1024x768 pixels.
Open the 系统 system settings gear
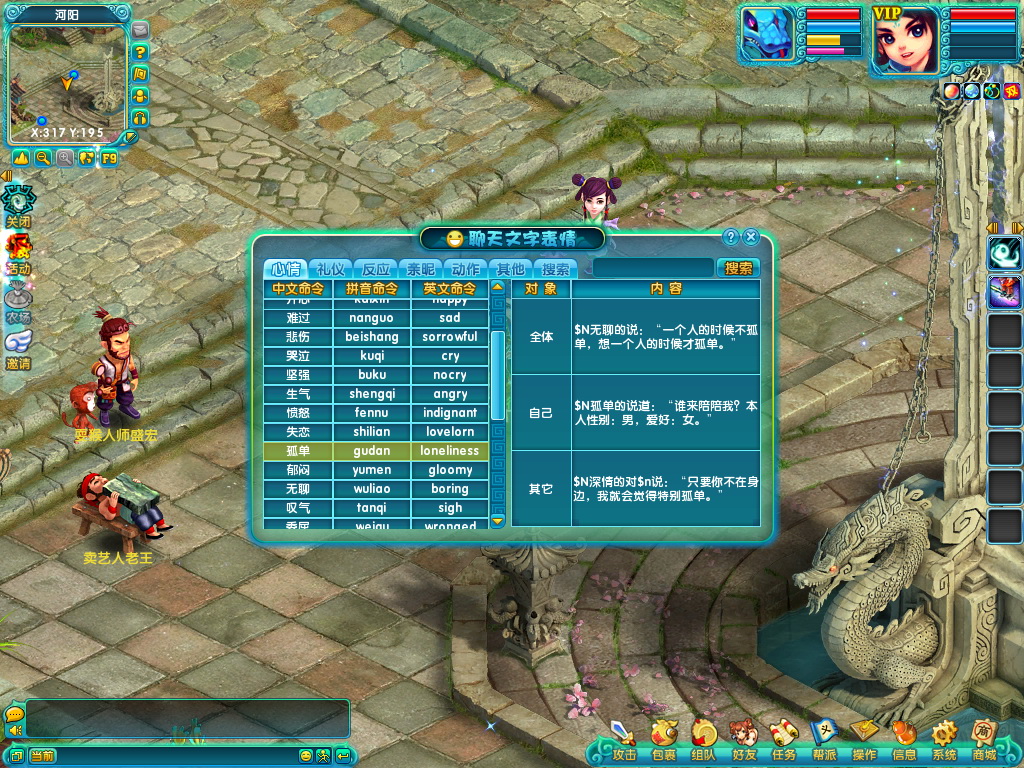point(944,741)
